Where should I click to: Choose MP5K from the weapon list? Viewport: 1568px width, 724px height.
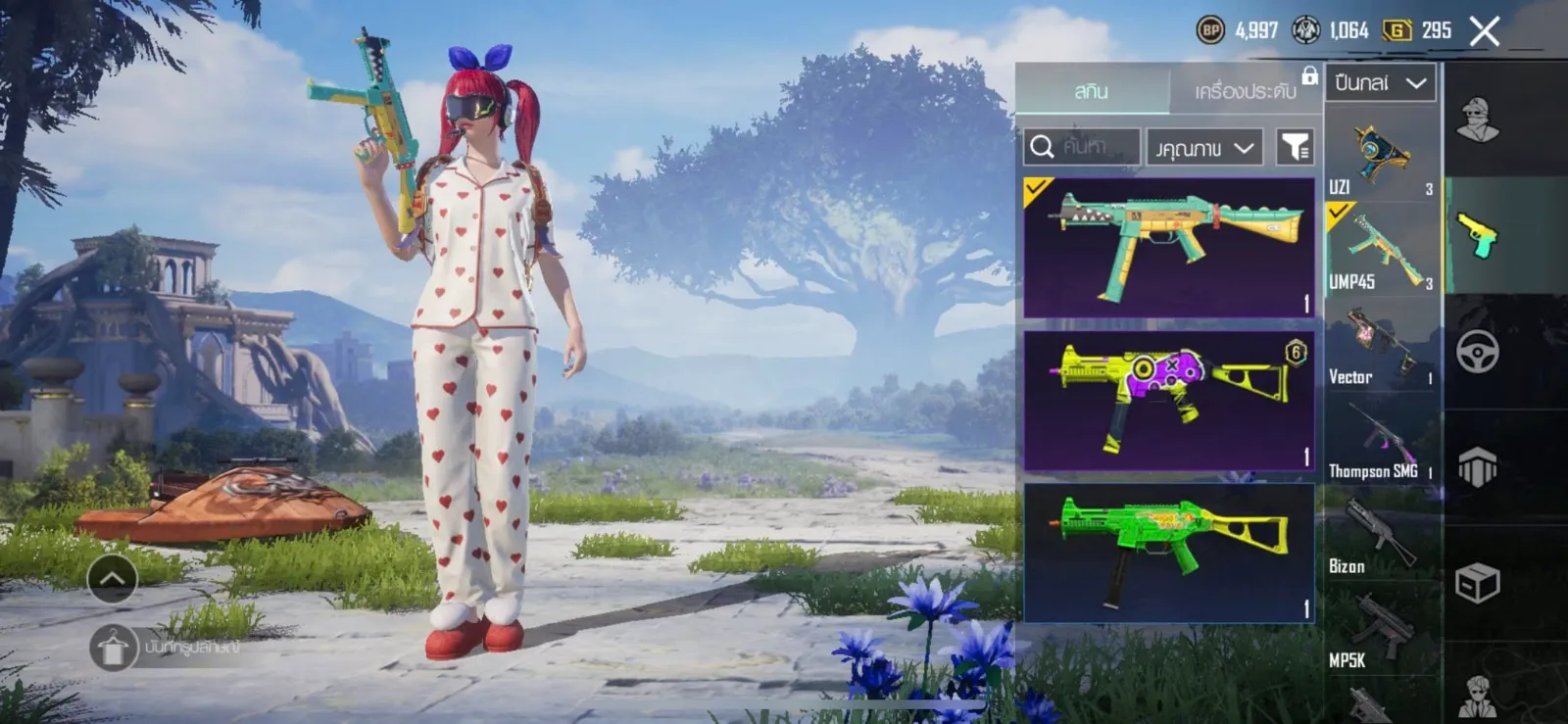click(1382, 632)
